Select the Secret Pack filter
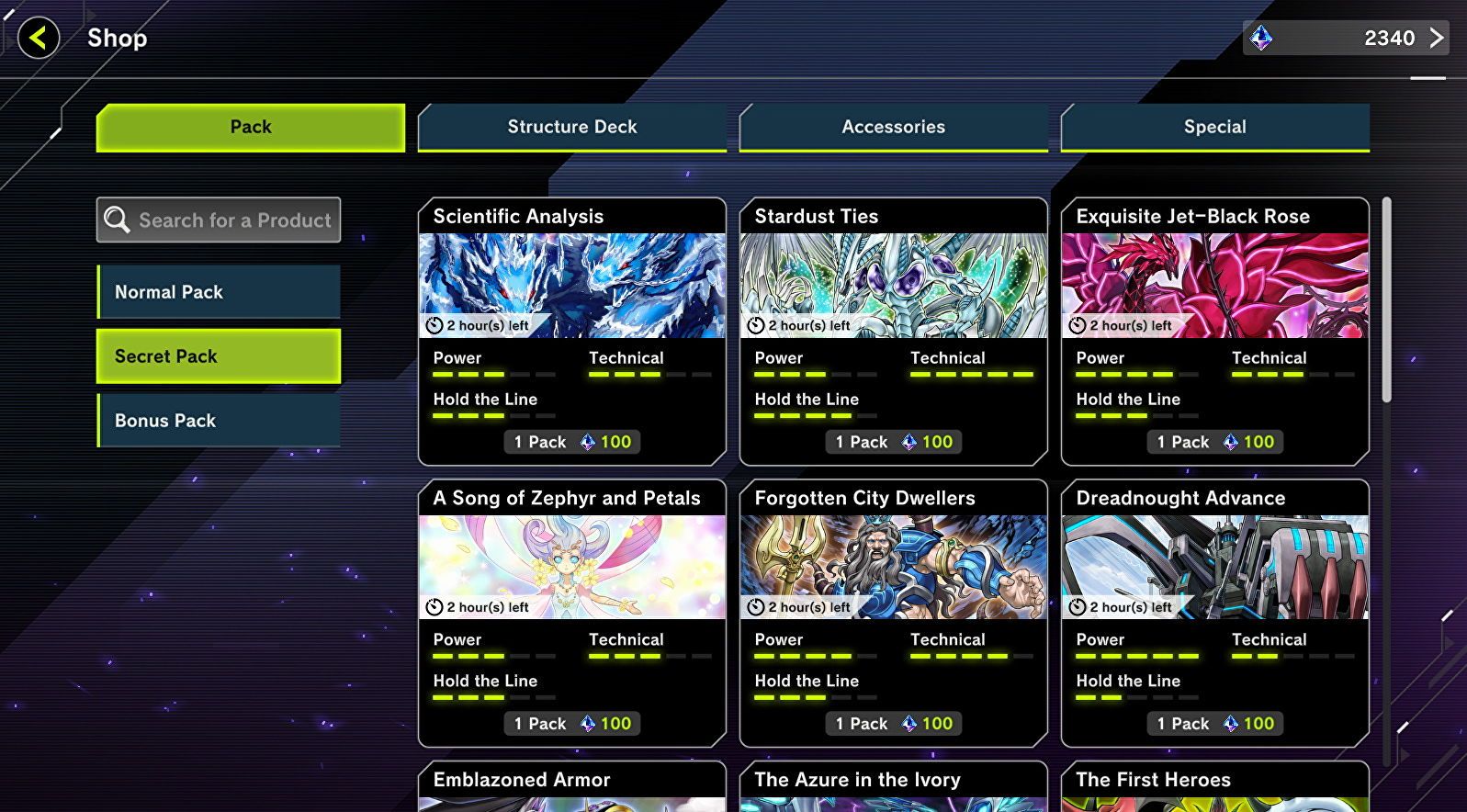Image resolution: width=1467 pixels, height=812 pixels. pyautogui.click(x=218, y=355)
